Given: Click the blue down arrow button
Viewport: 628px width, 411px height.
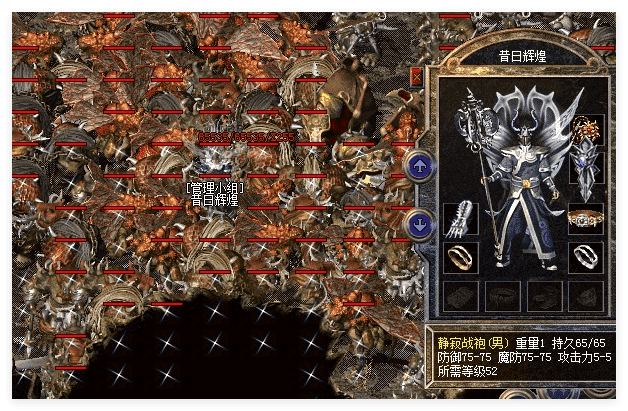Looking at the screenshot, I should coord(421,223).
